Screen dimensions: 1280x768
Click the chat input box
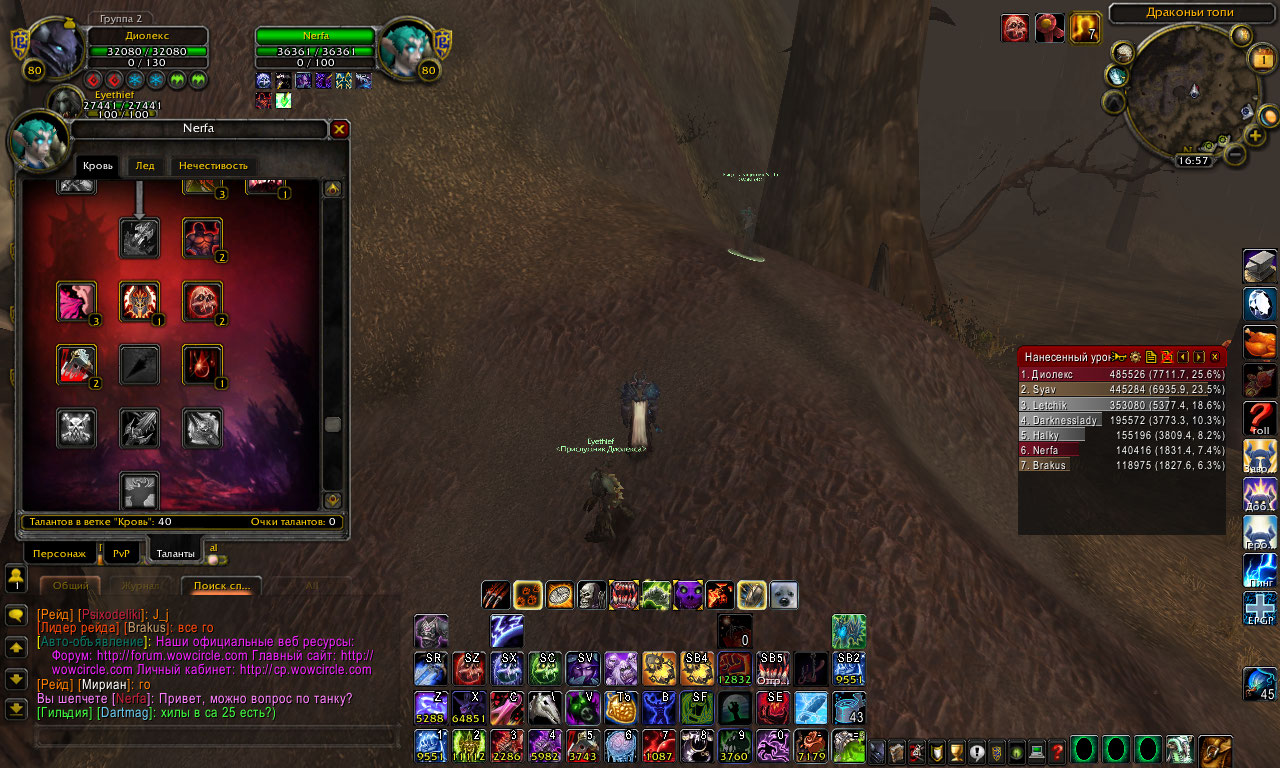215,737
